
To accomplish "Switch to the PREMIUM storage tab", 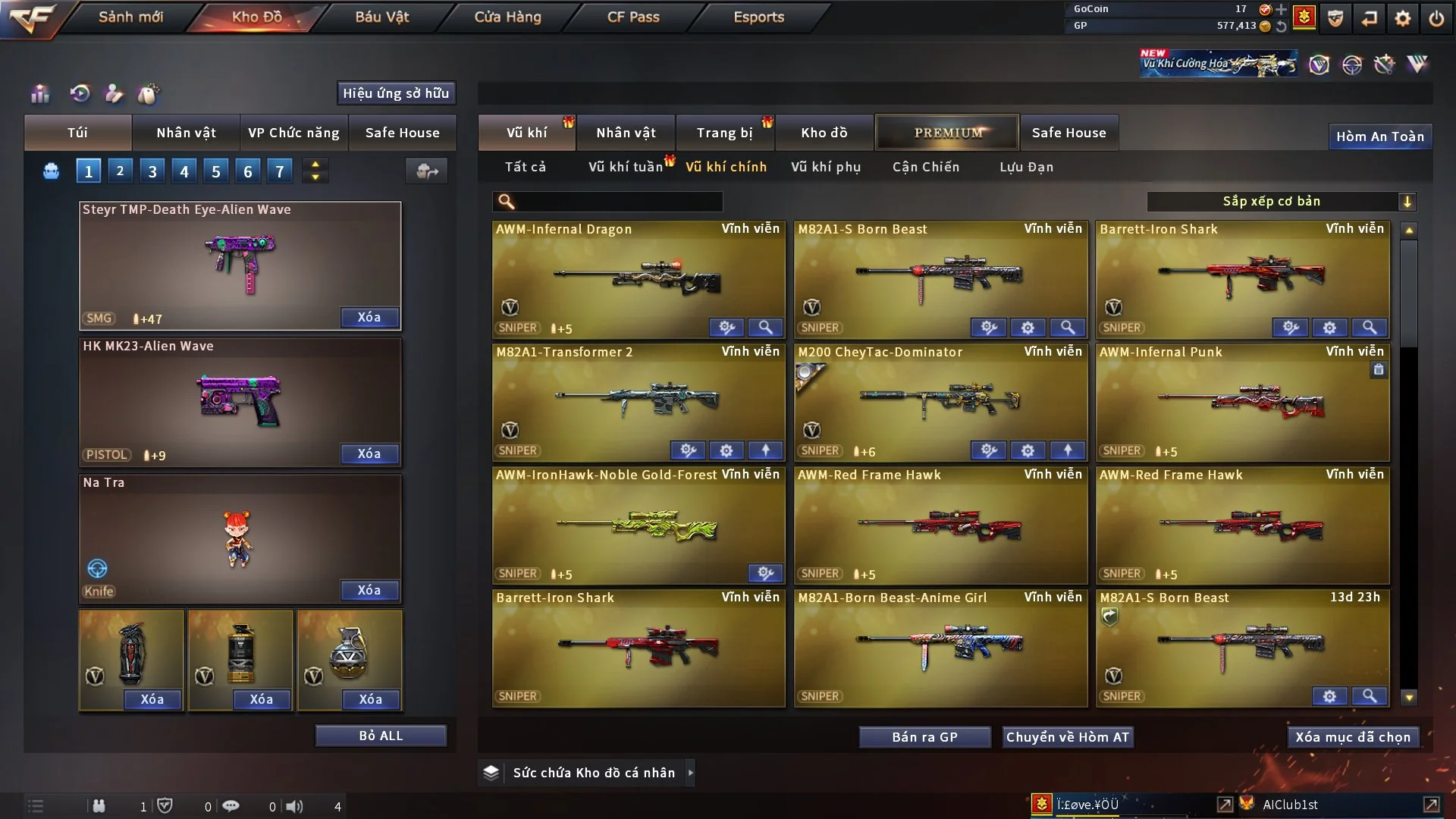I will click(947, 133).
